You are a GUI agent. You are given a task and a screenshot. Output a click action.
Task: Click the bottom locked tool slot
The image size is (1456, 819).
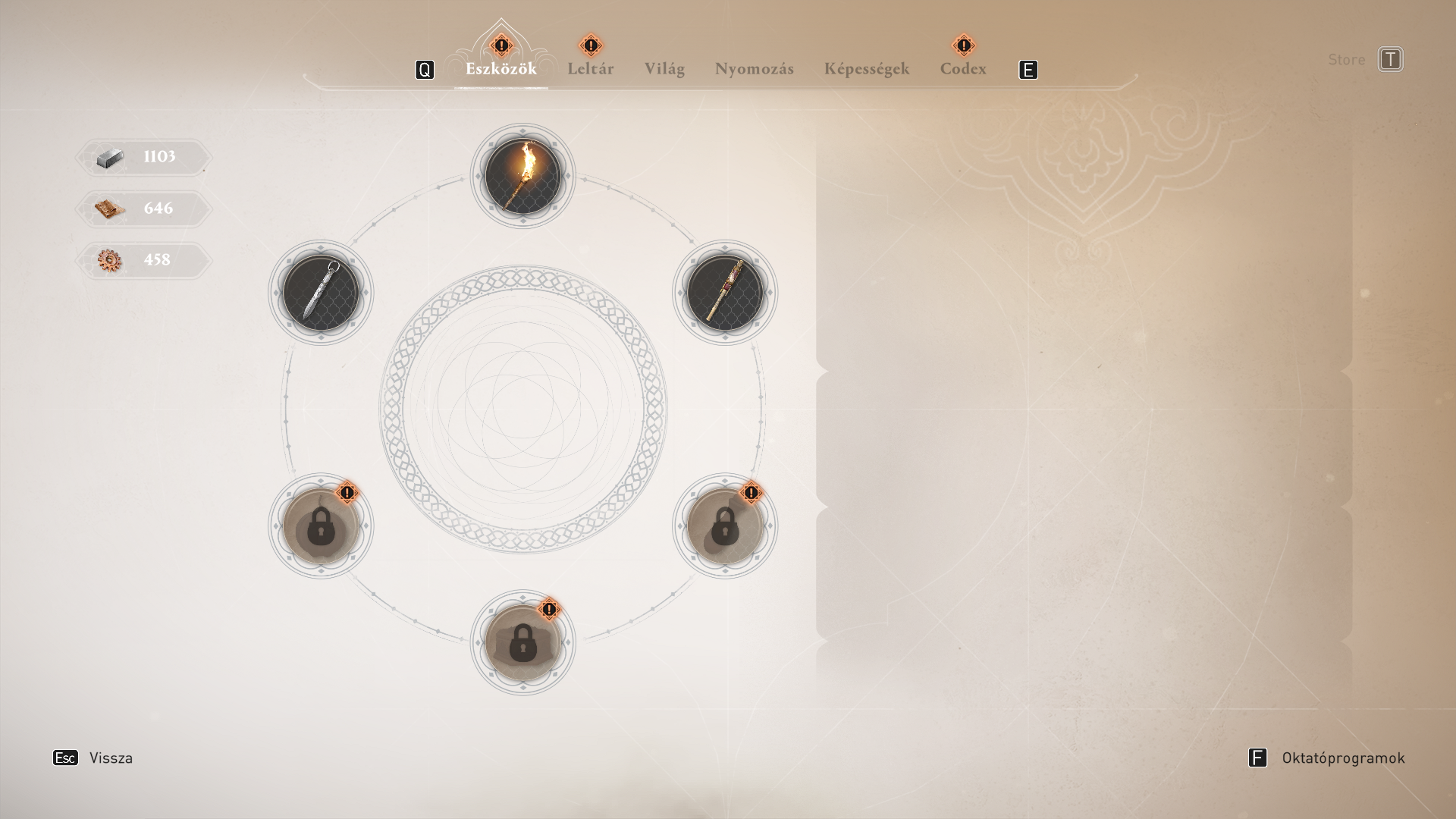522,643
